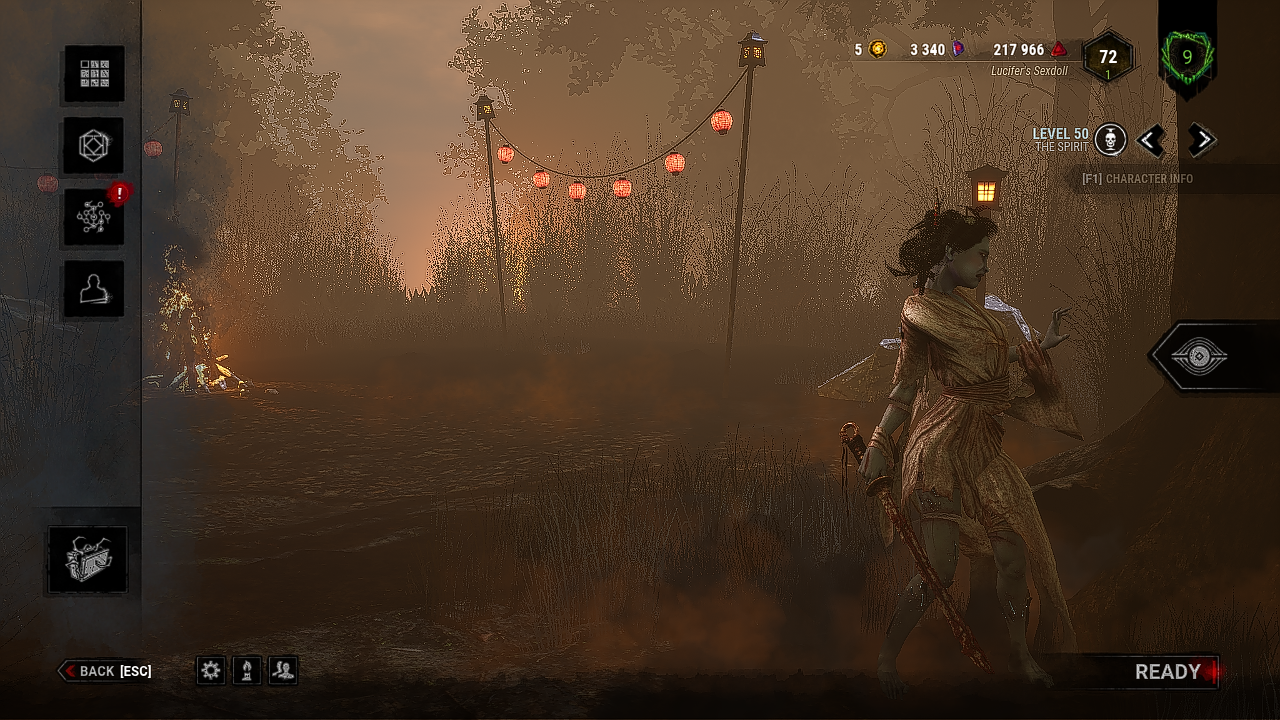The image size is (1280, 720).
Task: Open the green rank 9 emblem
Action: coord(1187,57)
